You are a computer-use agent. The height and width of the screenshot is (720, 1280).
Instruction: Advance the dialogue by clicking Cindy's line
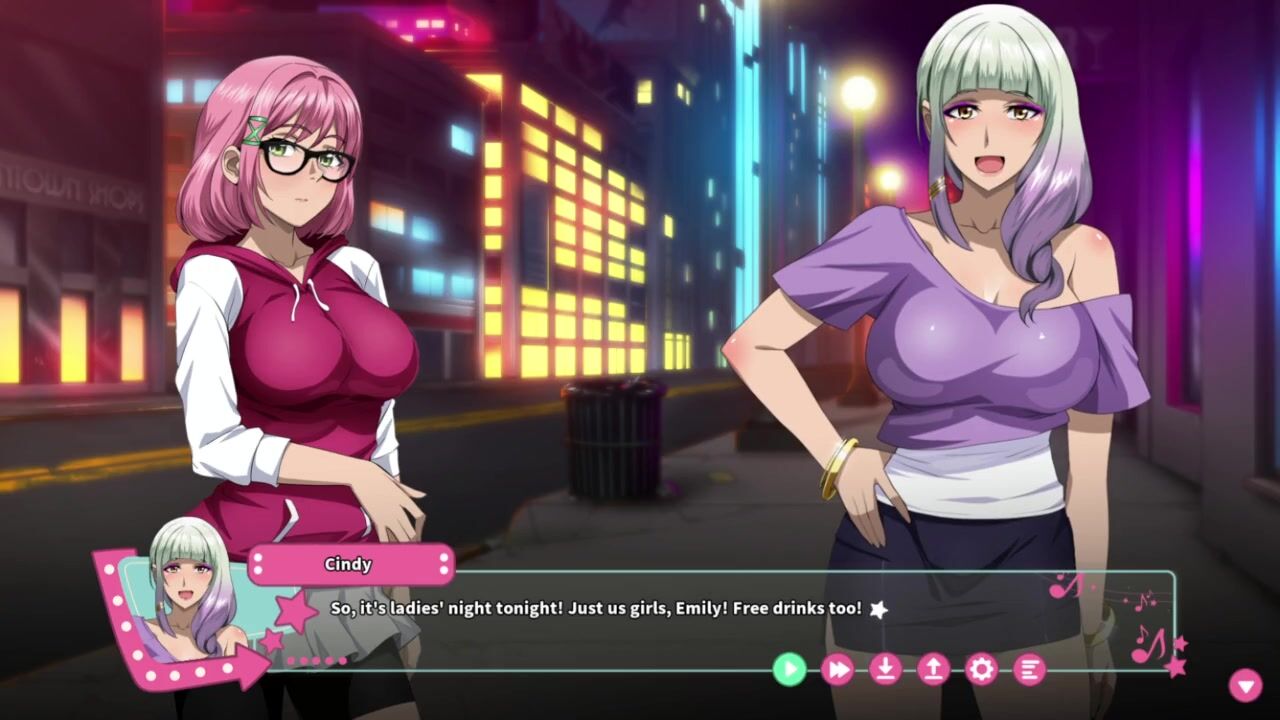tap(596, 608)
